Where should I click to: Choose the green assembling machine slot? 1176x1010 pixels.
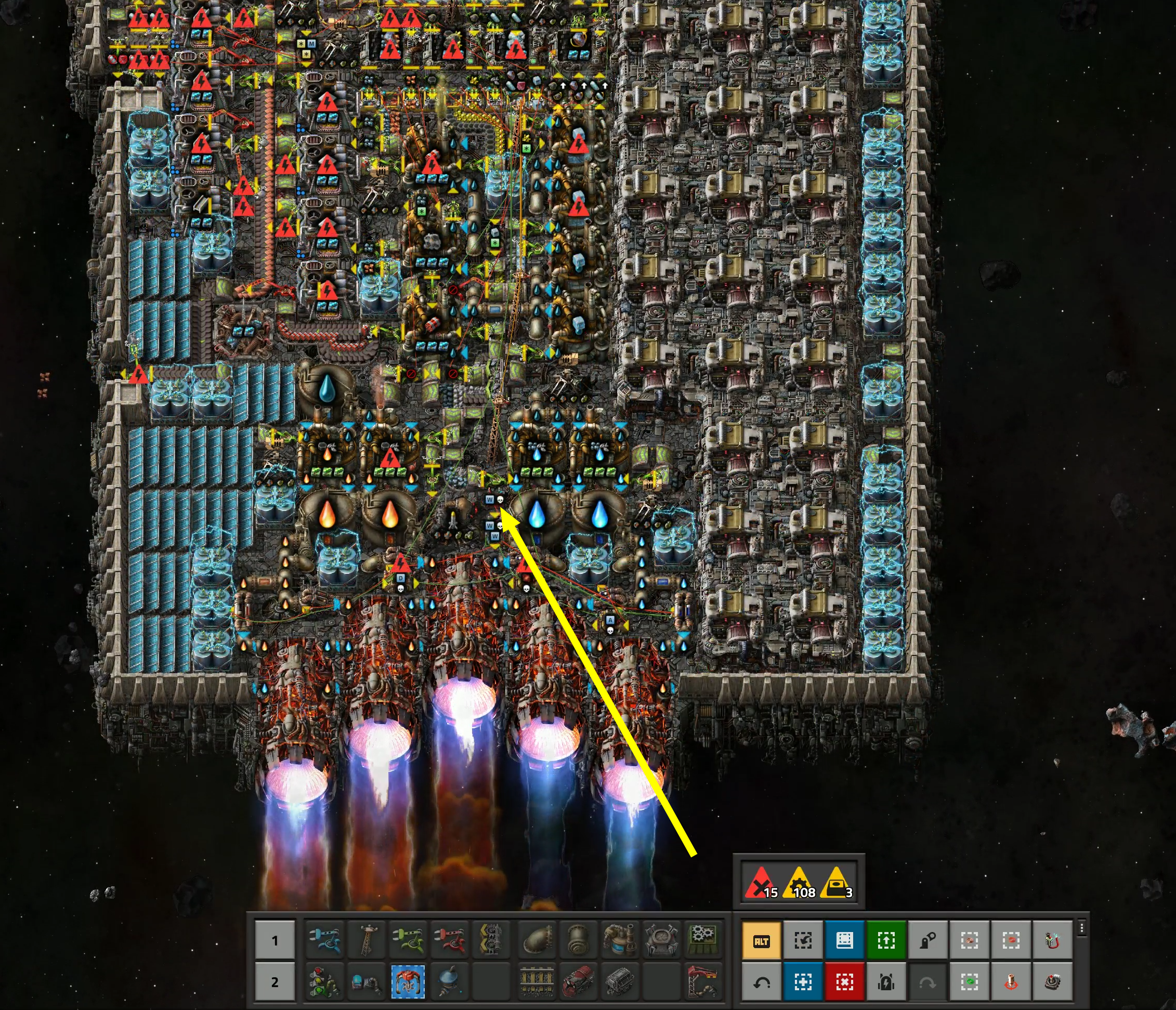point(703,941)
